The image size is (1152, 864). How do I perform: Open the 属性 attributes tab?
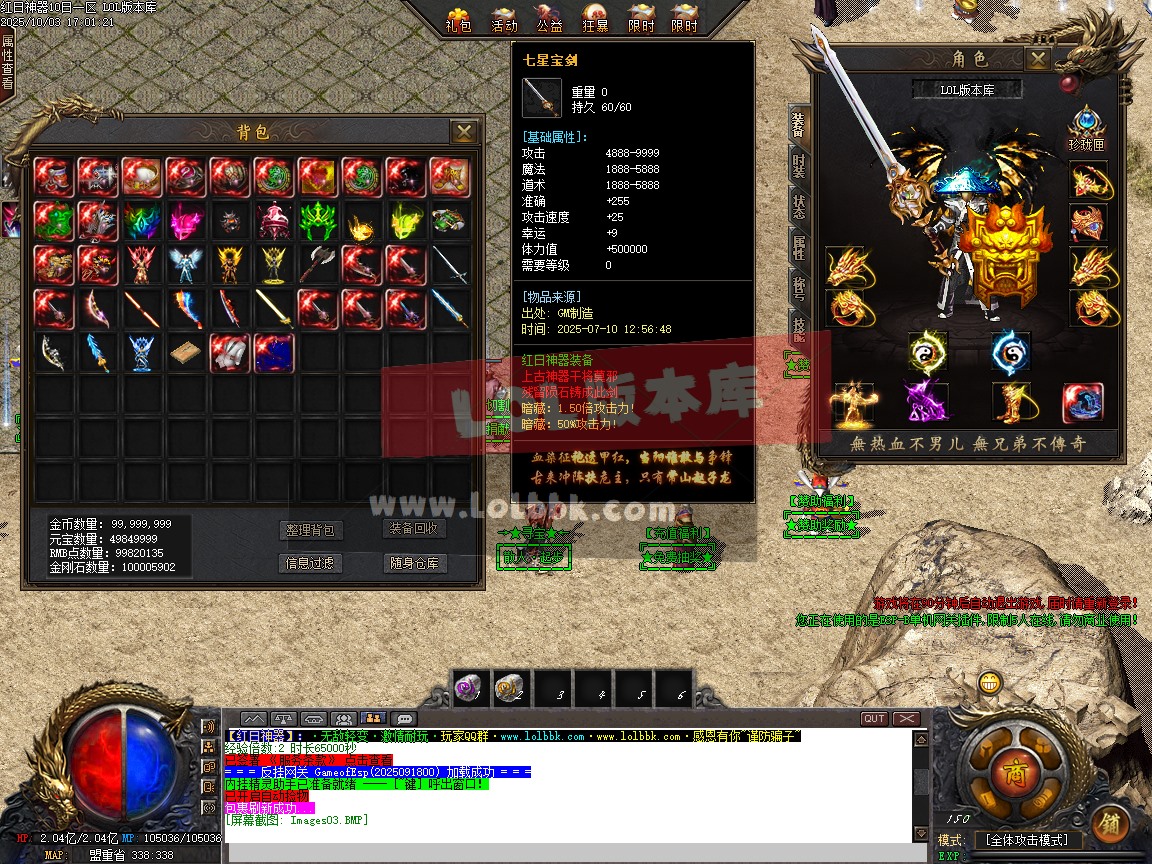click(x=798, y=247)
